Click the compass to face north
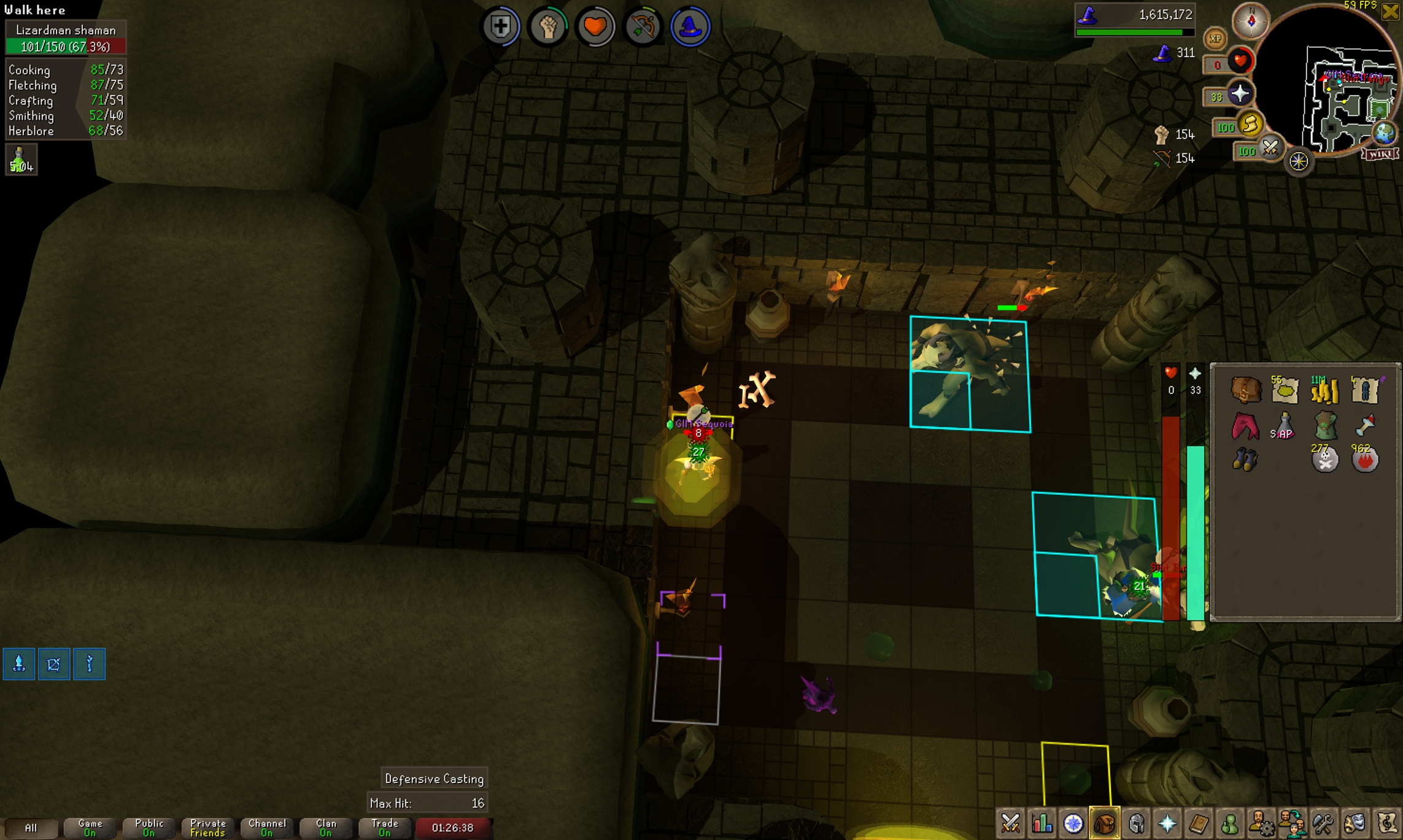 click(1251, 21)
